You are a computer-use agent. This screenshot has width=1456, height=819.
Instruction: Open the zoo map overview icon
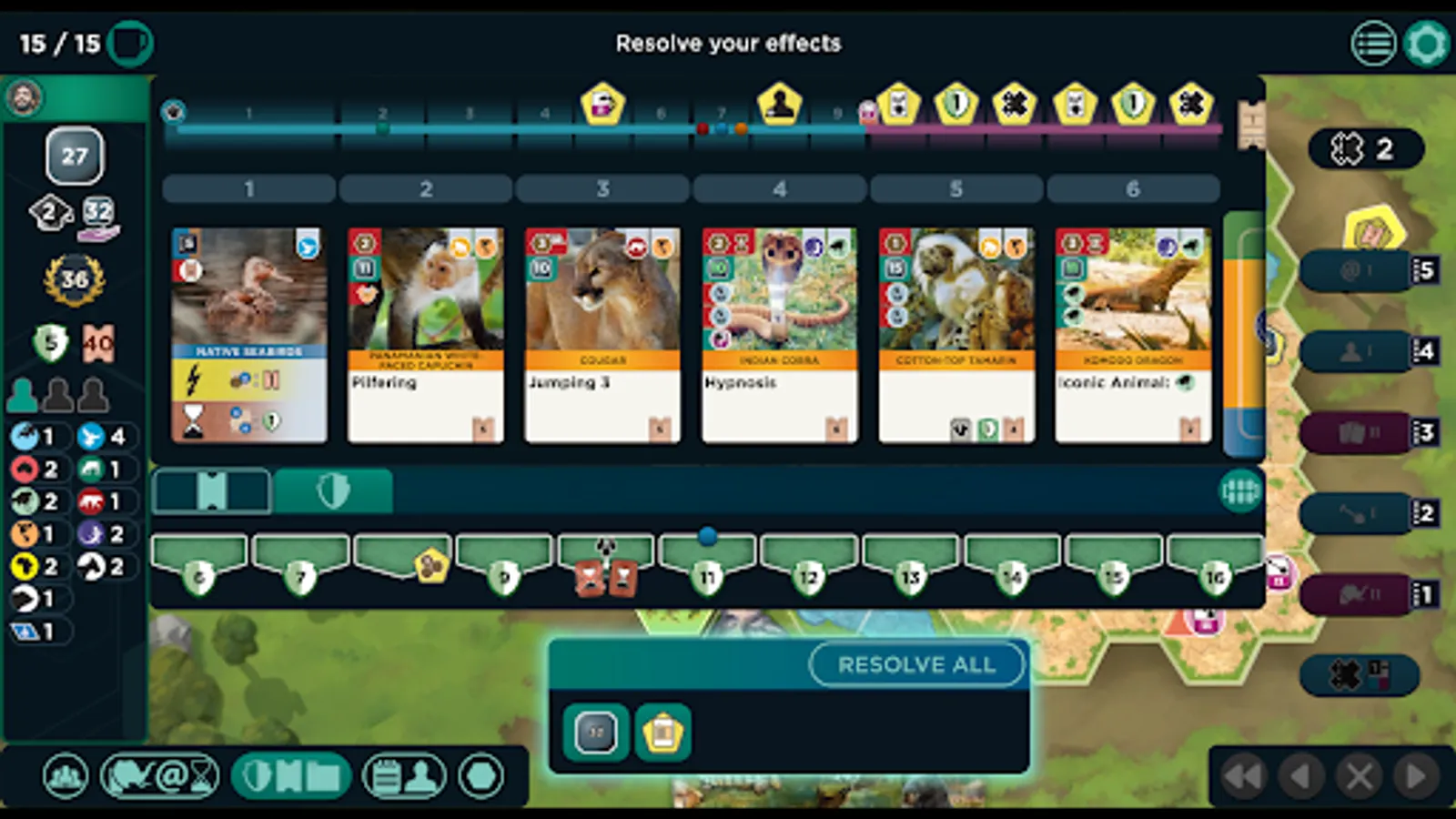[64, 775]
